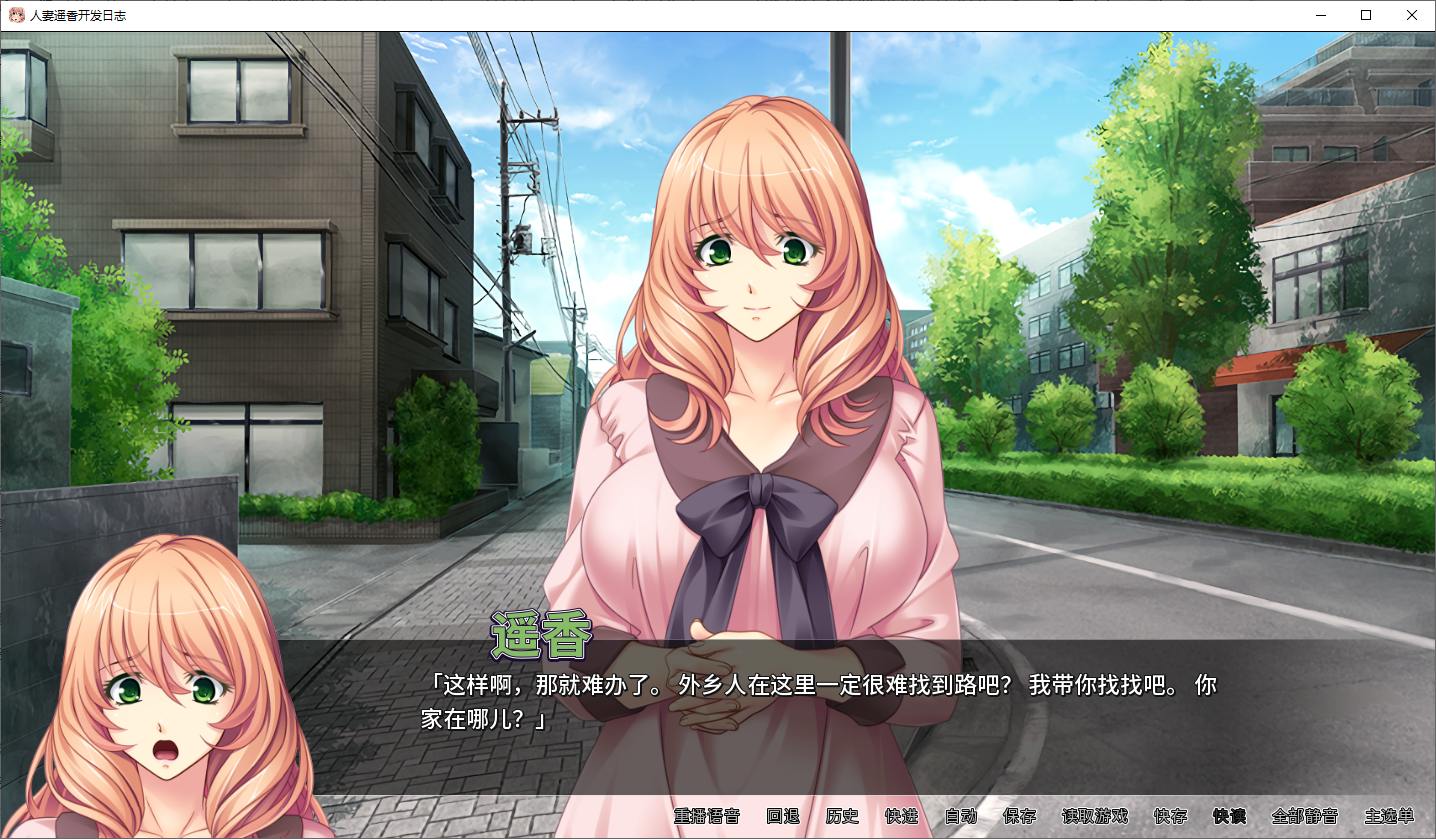Open the 历史 dialogue history log
The image size is (1436, 839).
[843, 816]
